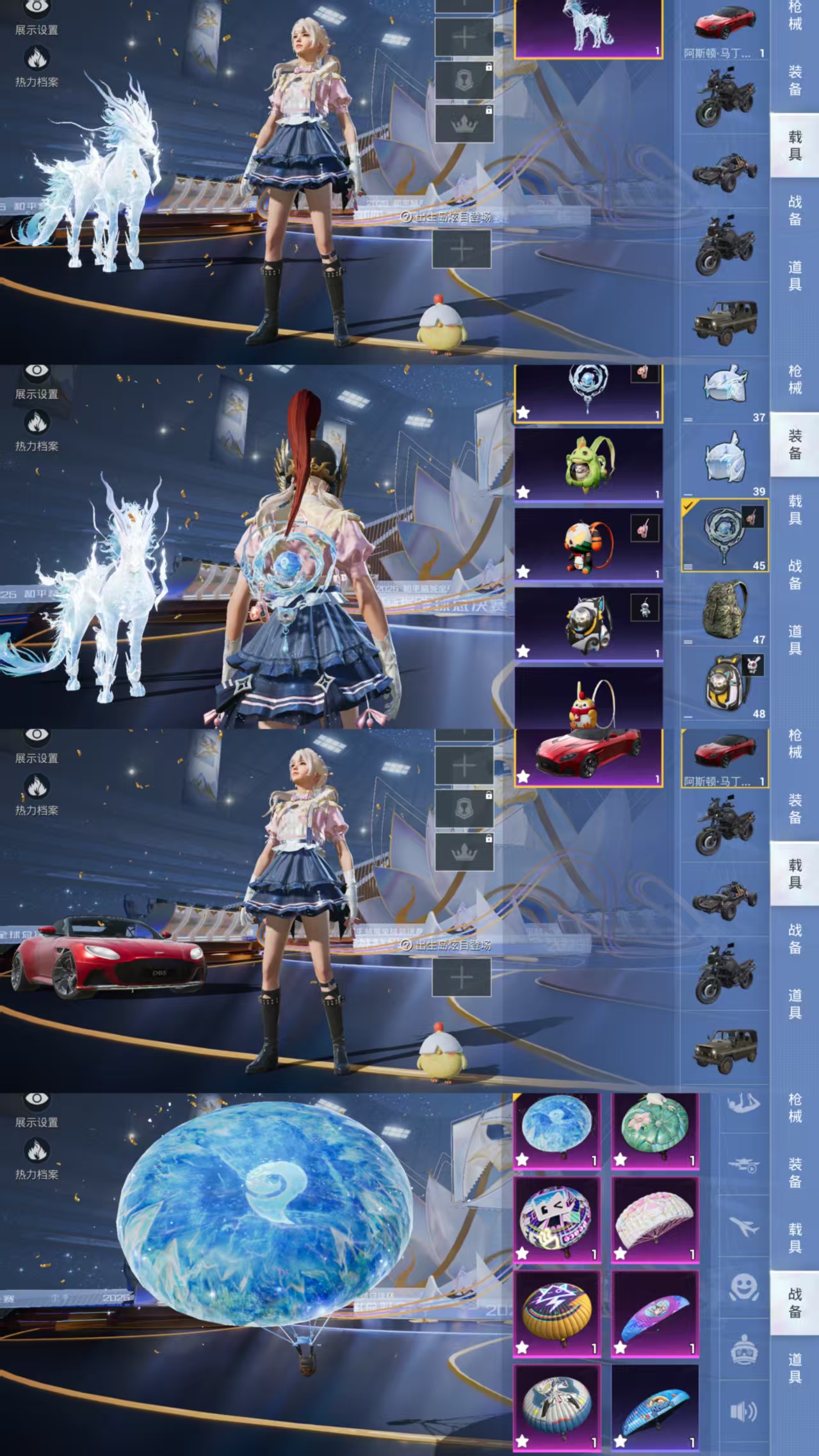Select the ice helmet numbered 39
The image size is (819, 1456).
tap(725, 461)
